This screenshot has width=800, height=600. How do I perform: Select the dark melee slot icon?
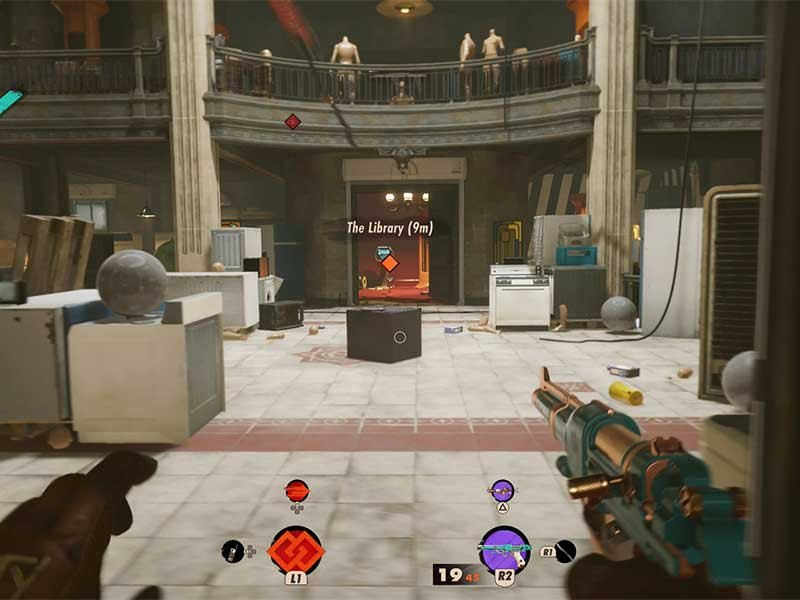[x=565, y=549]
